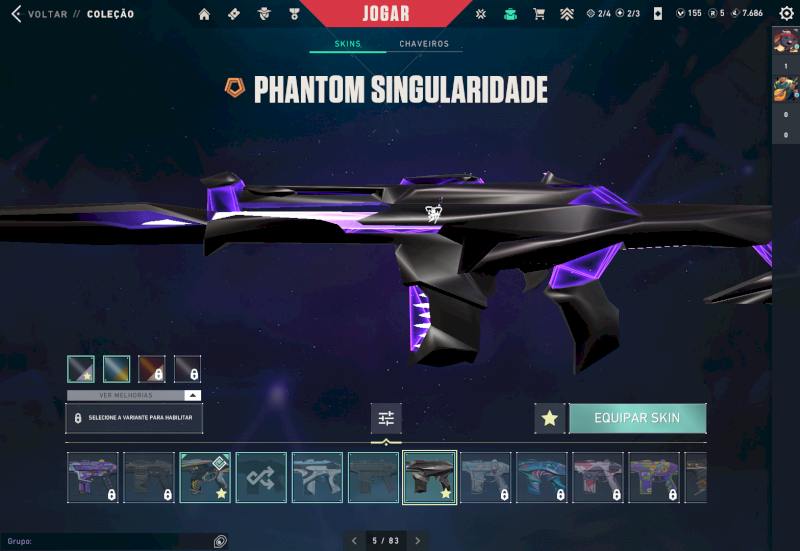Go to the next skins page arrow
This screenshot has width=800, height=551.
pyautogui.click(x=418, y=541)
